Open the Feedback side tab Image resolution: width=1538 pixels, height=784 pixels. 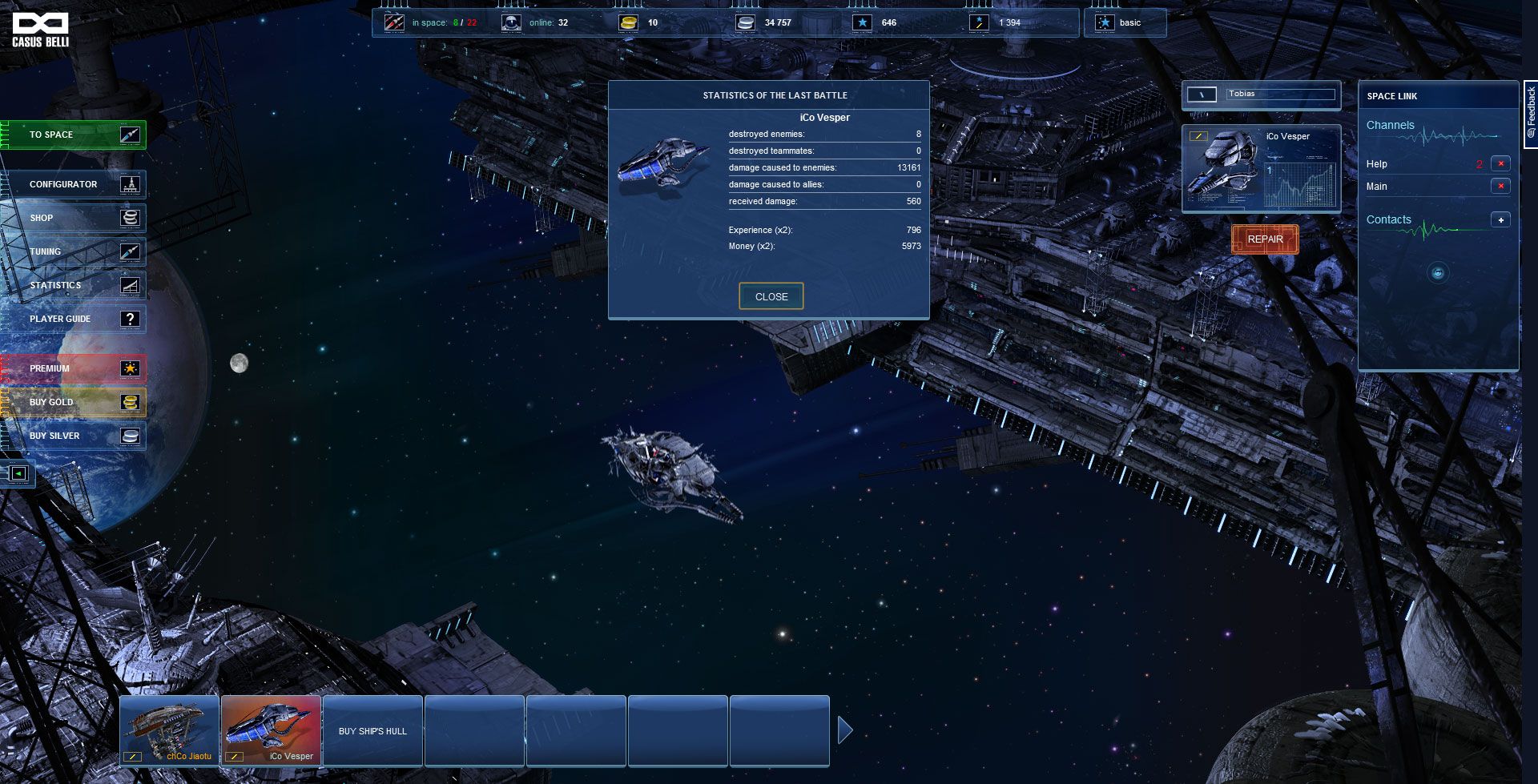tap(1531, 112)
